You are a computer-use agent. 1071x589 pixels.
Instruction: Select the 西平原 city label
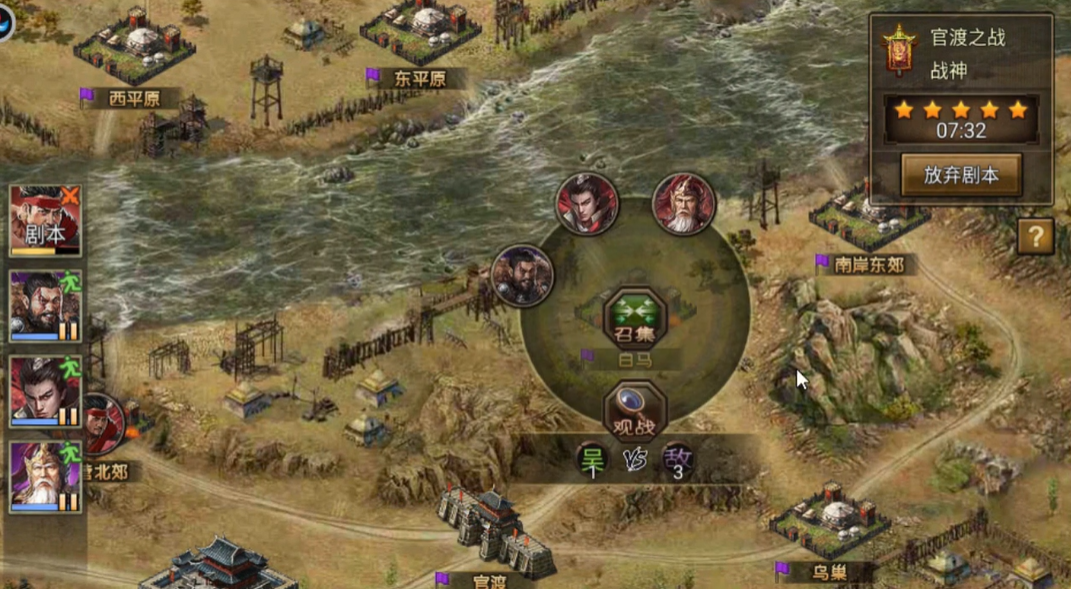pyautogui.click(x=133, y=99)
